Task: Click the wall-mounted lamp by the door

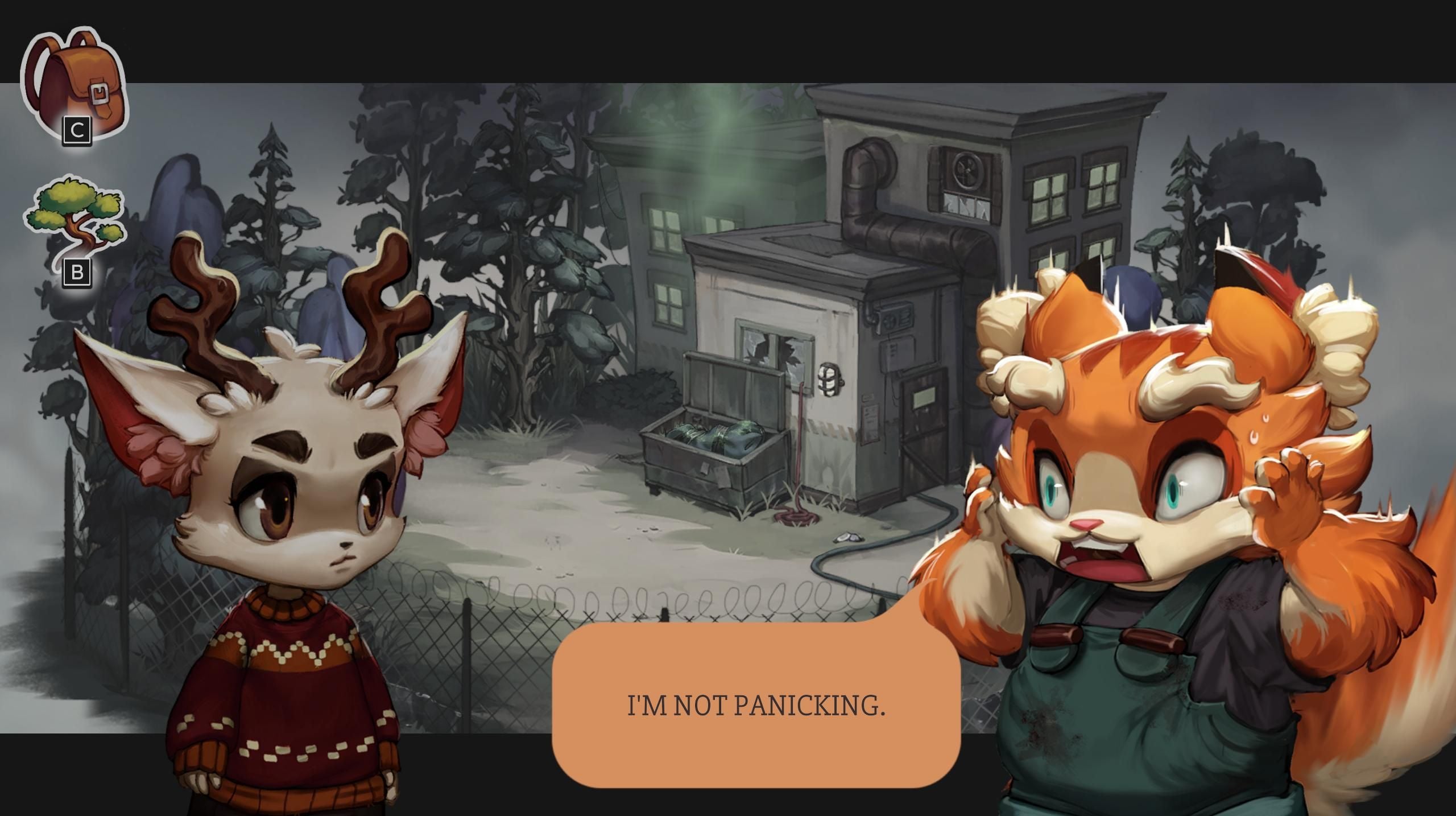Action: pyautogui.click(x=829, y=379)
